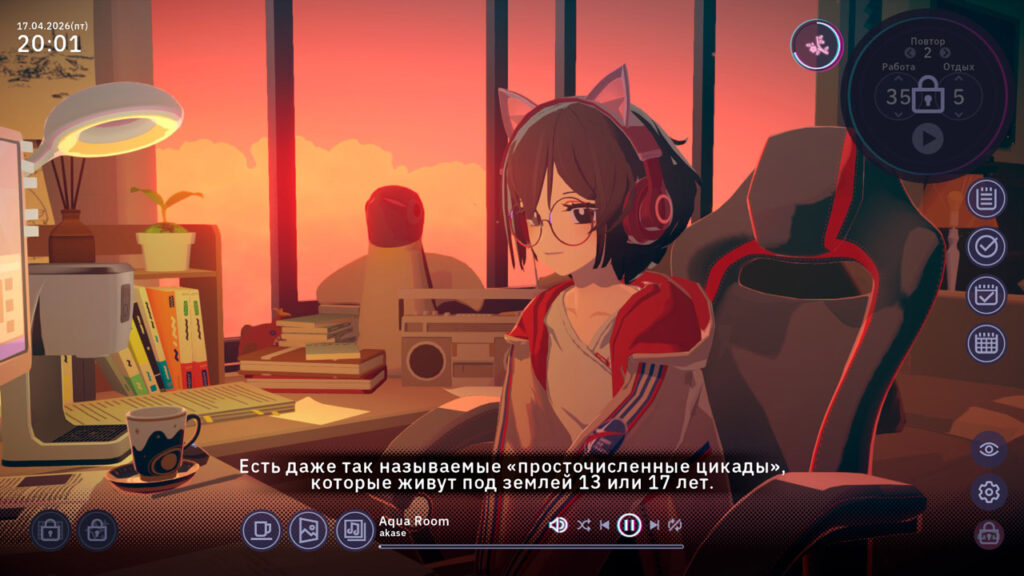Viewport: 1024px width, 576px height.
Task: Open the calendar grid icon
Action: [986, 343]
